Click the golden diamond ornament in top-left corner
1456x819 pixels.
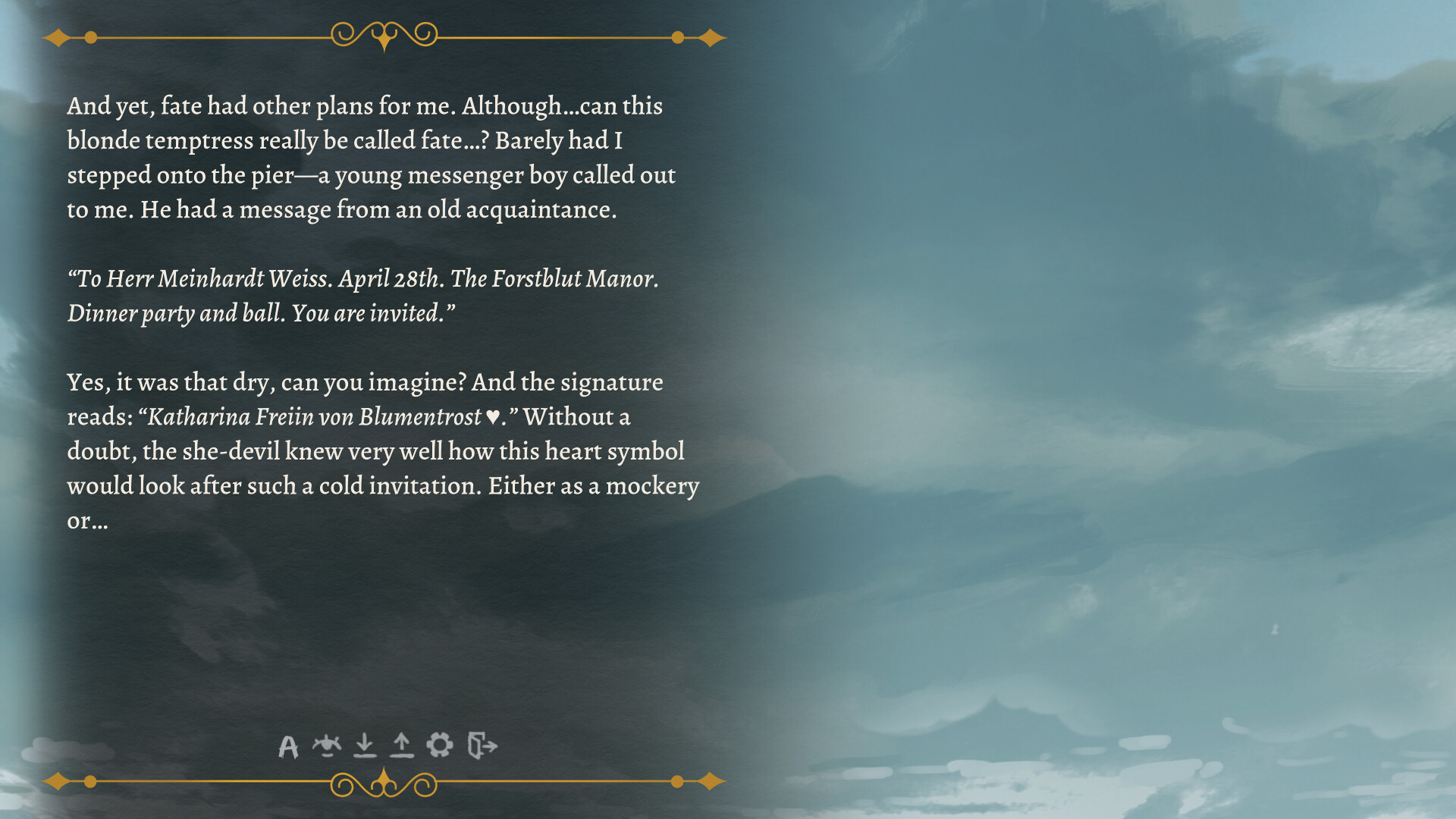click(59, 36)
